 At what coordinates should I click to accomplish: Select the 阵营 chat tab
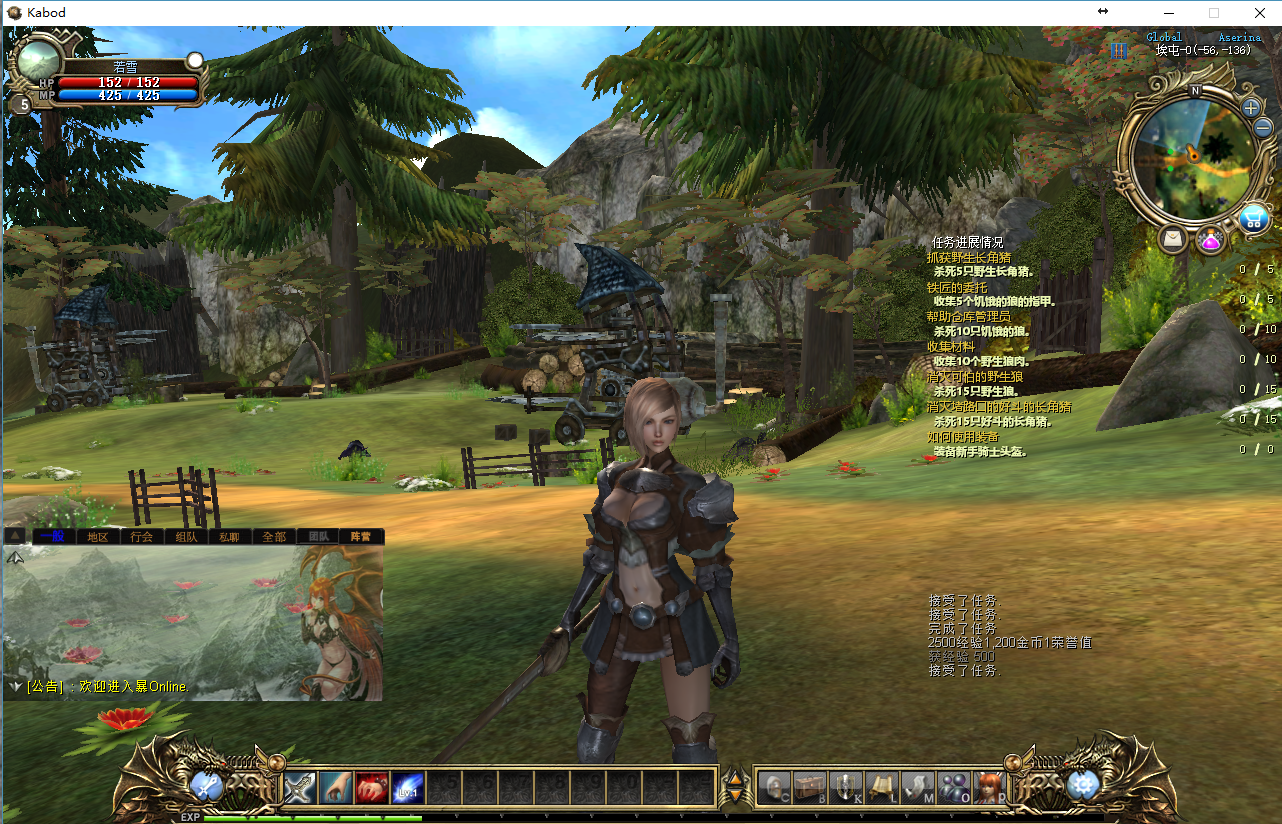click(360, 537)
